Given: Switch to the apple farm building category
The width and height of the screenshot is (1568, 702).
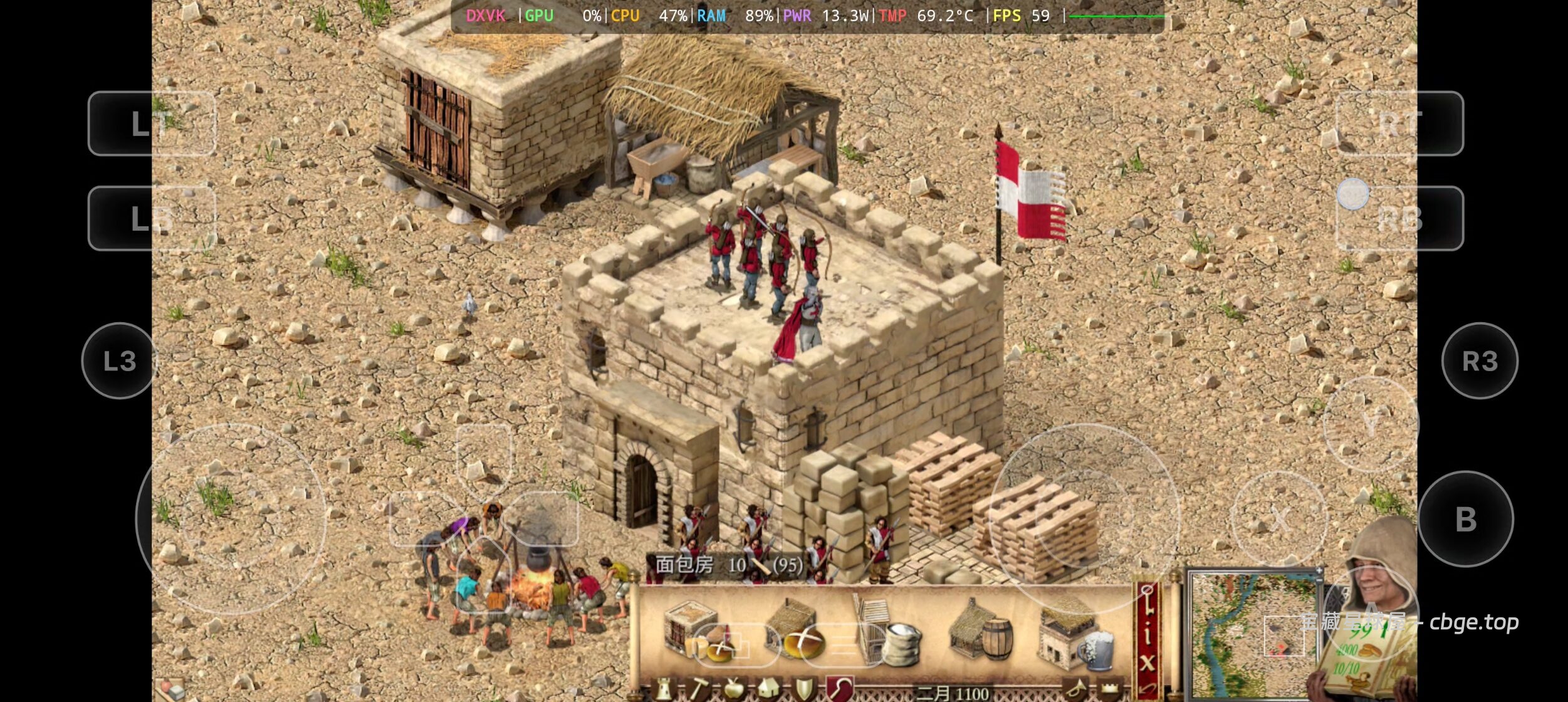Looking at the screenshot, I should 733,691.
